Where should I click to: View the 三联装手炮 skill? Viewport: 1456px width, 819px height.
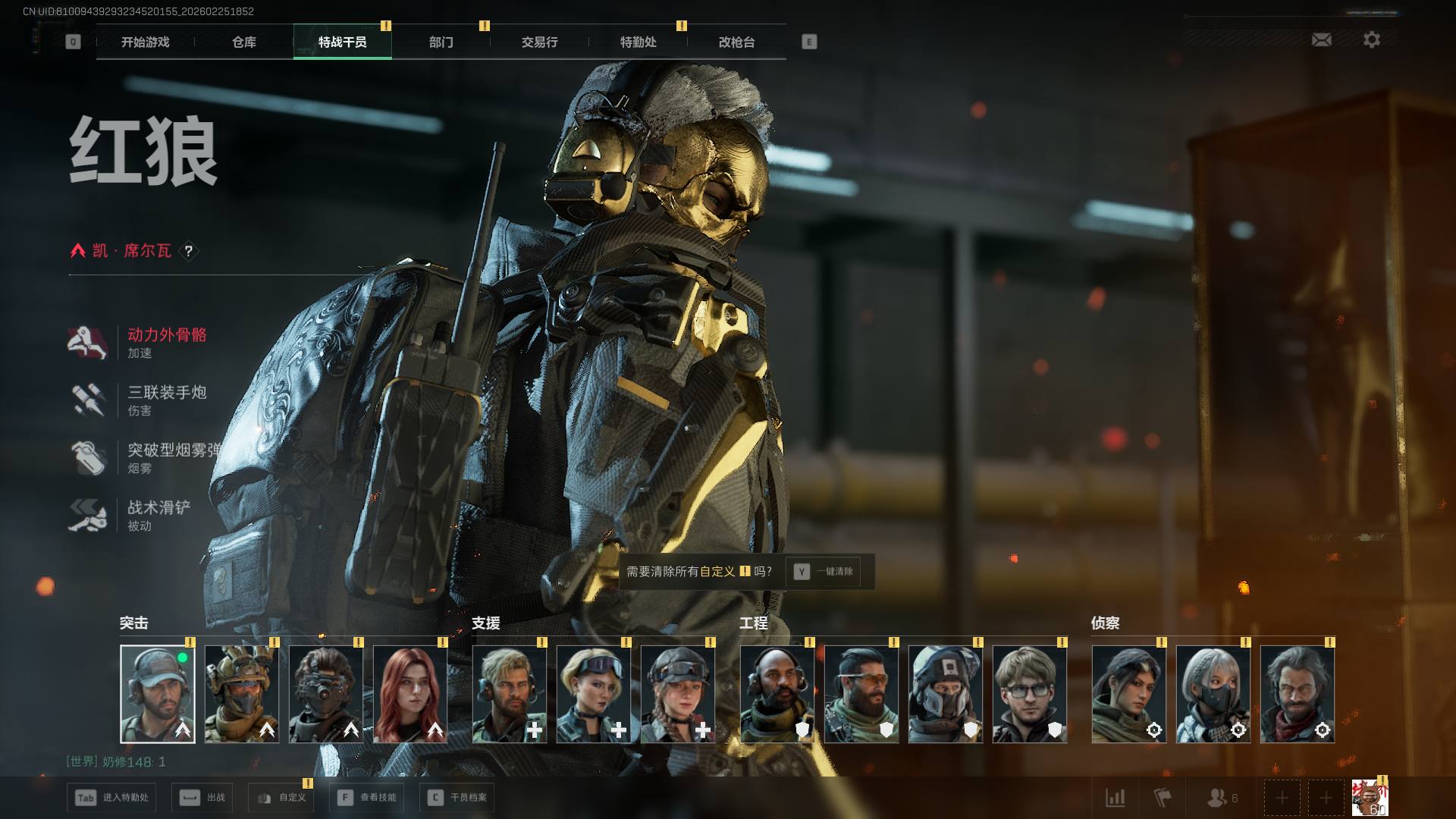(x=166, y=400)
